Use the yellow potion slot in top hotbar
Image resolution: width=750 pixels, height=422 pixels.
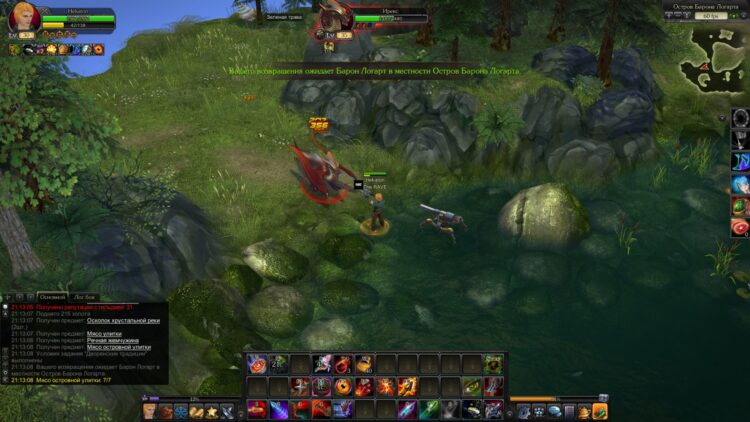click(365, 364)
